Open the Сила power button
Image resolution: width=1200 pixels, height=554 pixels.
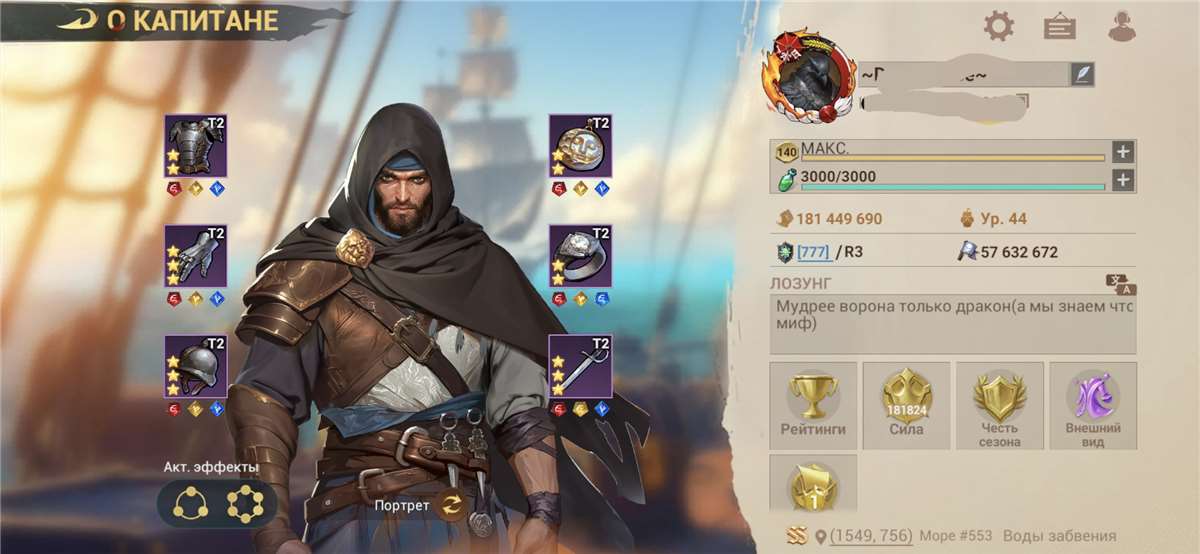point(906,404)
